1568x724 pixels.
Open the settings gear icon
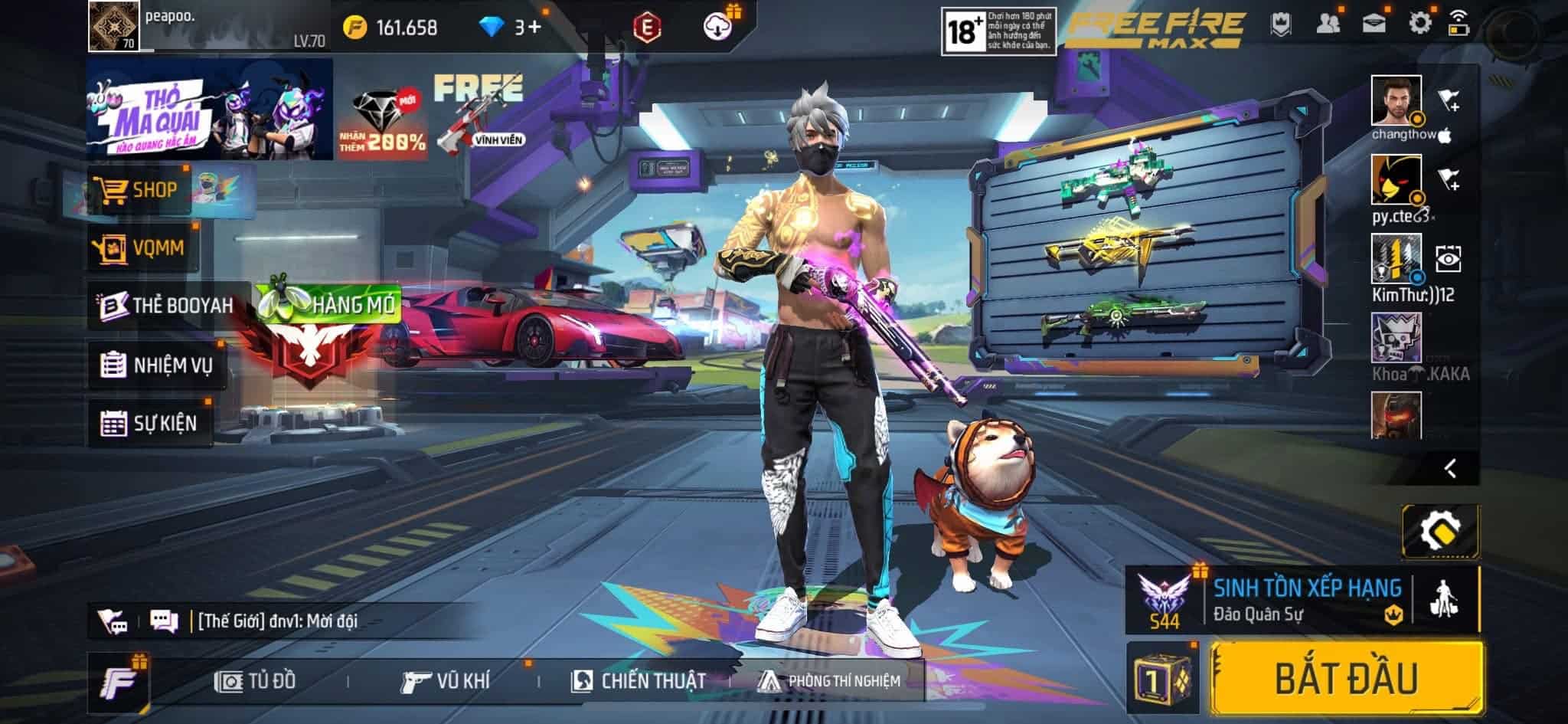[x=1419, y=23]
